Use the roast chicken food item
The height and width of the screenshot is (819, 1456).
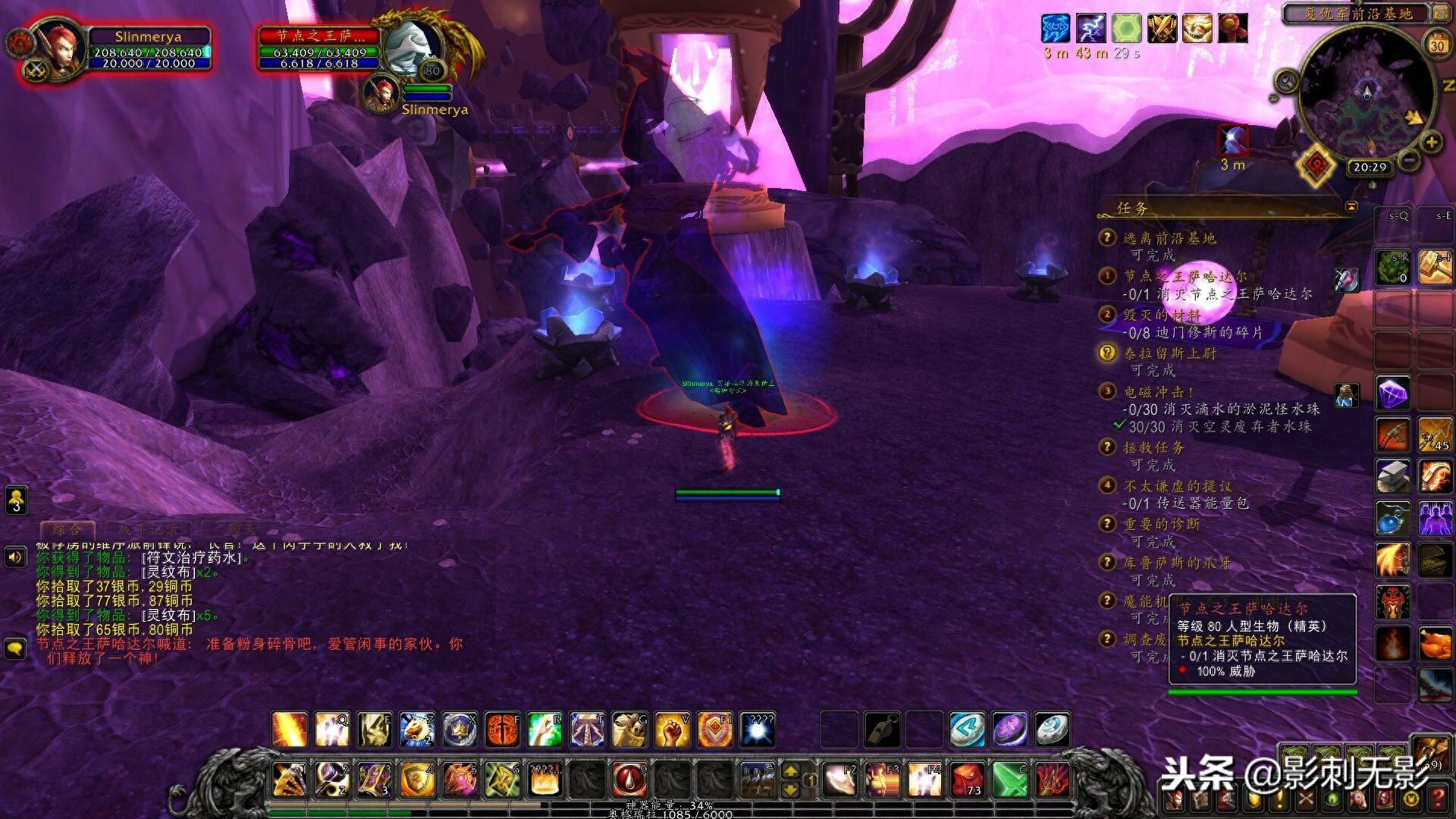pos(1435,645)
